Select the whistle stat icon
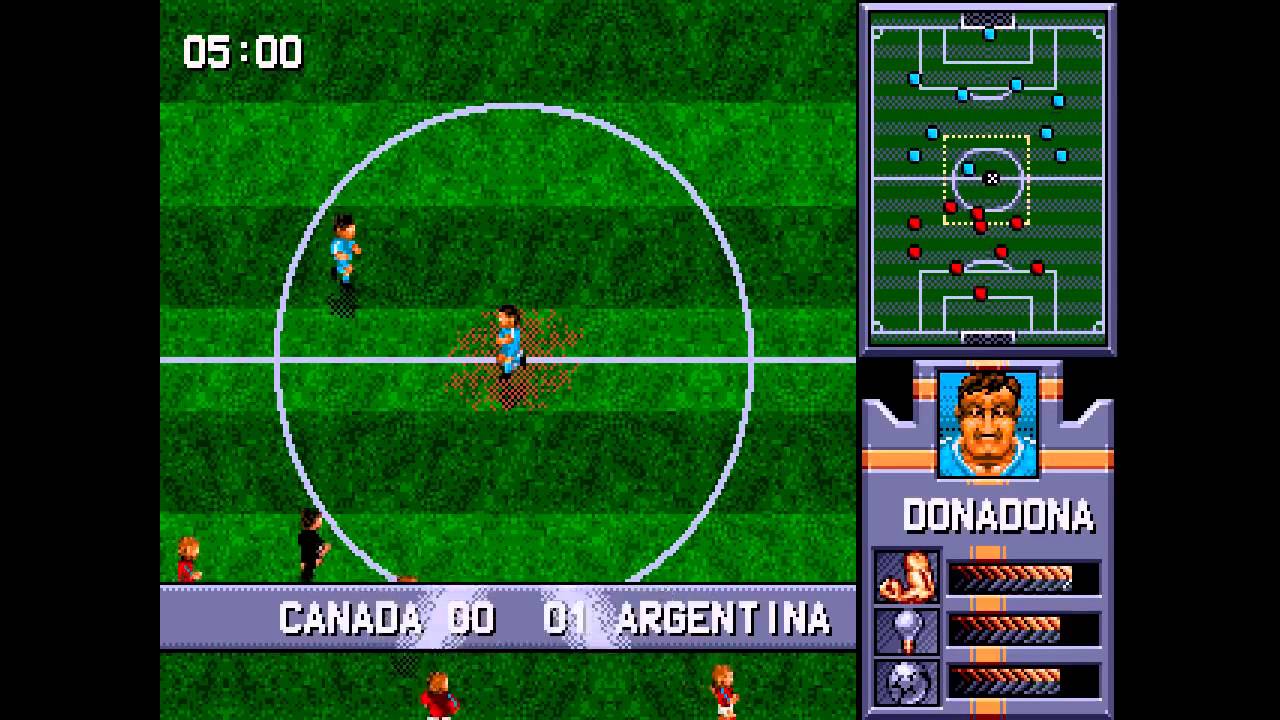This screenshot has width=1280, height=720. [x=907, y=630]
